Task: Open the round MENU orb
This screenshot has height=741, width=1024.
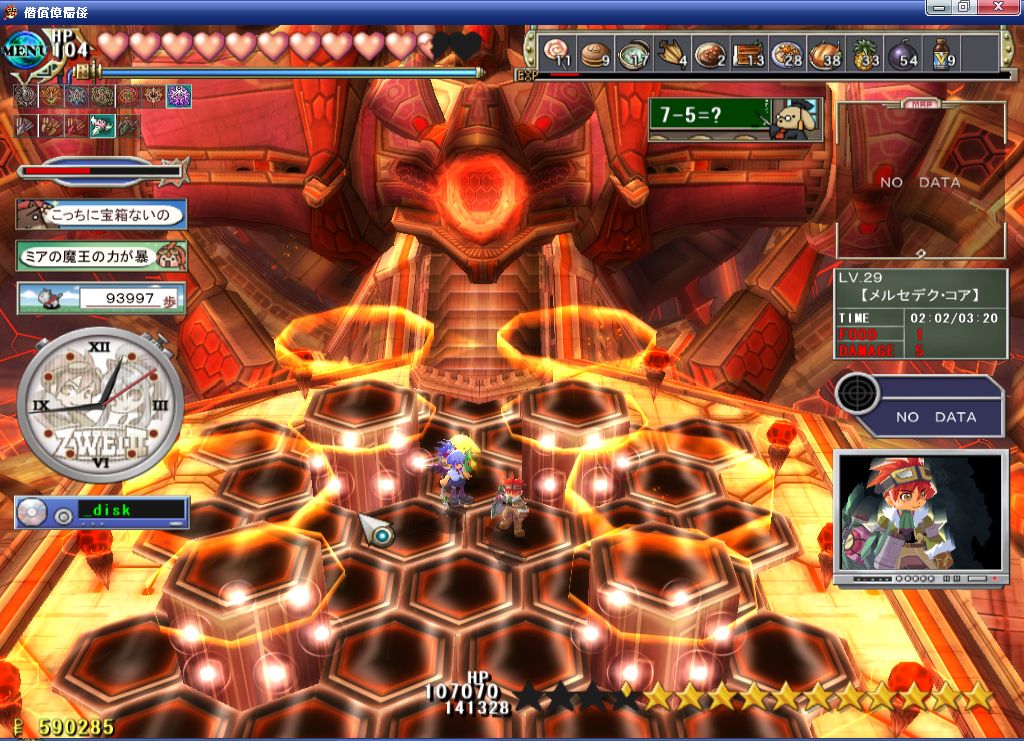Action: pyautogui.click(x=24, y=50)
